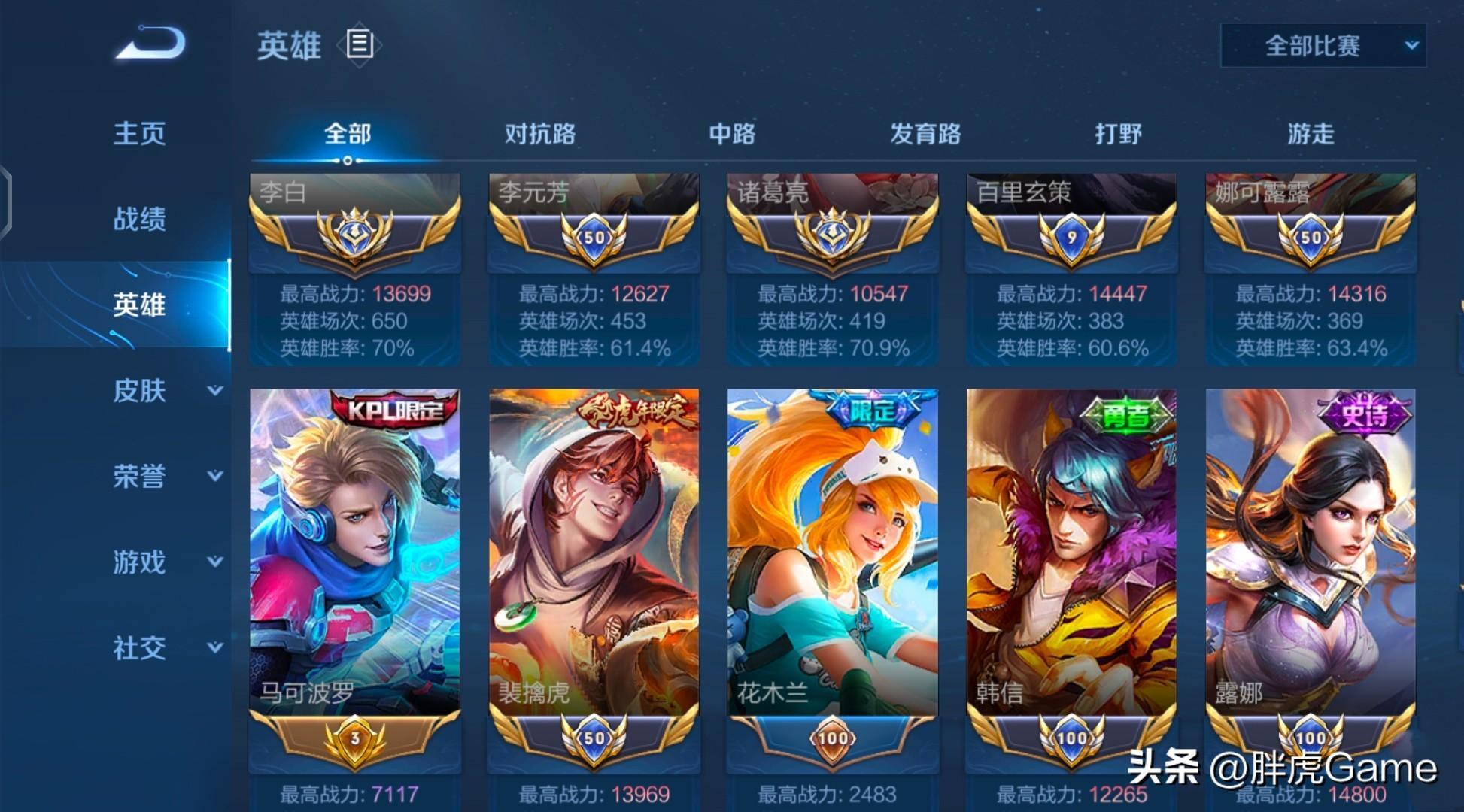Choose the 裴擒虎 hero card
Screen dimensions: 1464x812
594,553
